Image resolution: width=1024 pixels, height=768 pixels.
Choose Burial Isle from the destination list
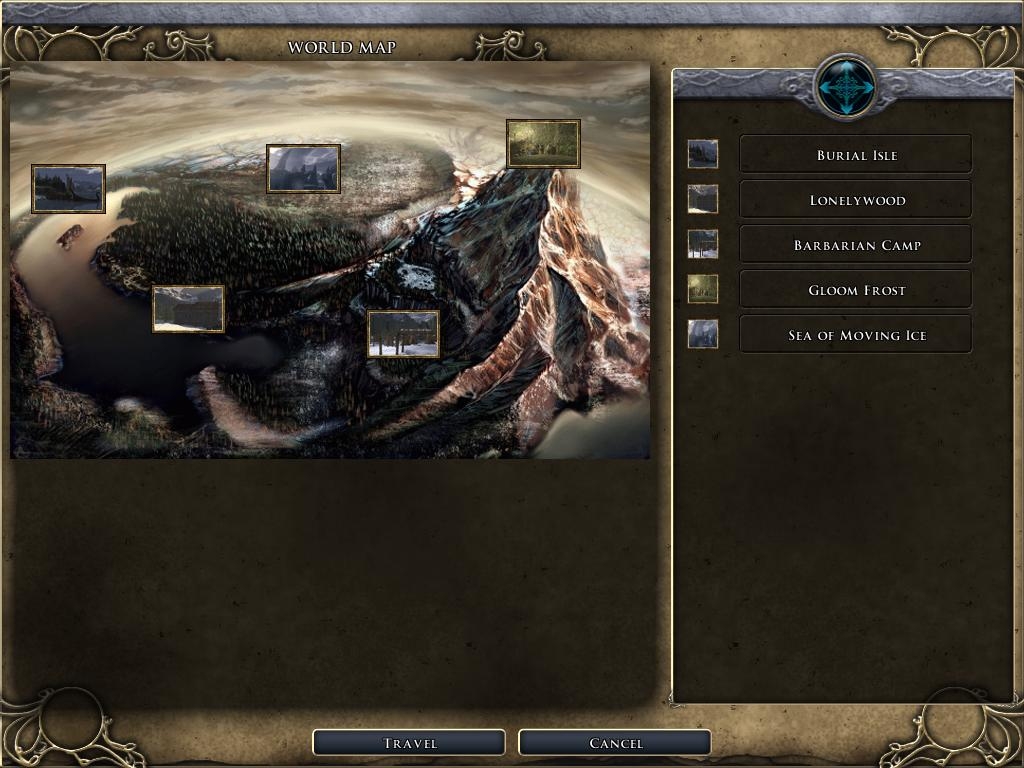(x=855, y=155)
